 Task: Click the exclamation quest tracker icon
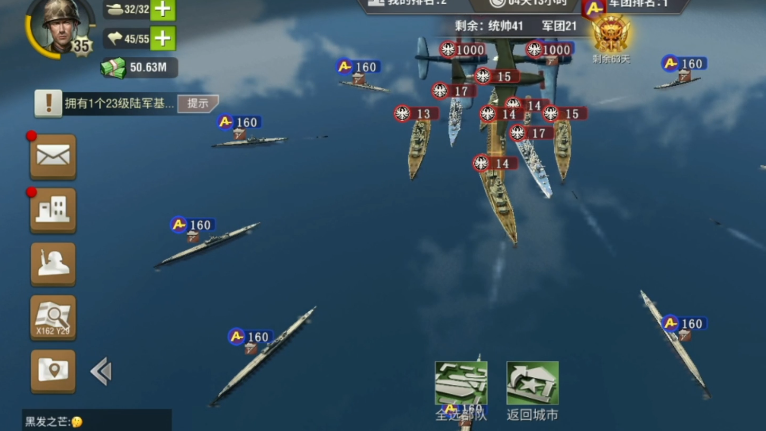(x=48, y=102)
